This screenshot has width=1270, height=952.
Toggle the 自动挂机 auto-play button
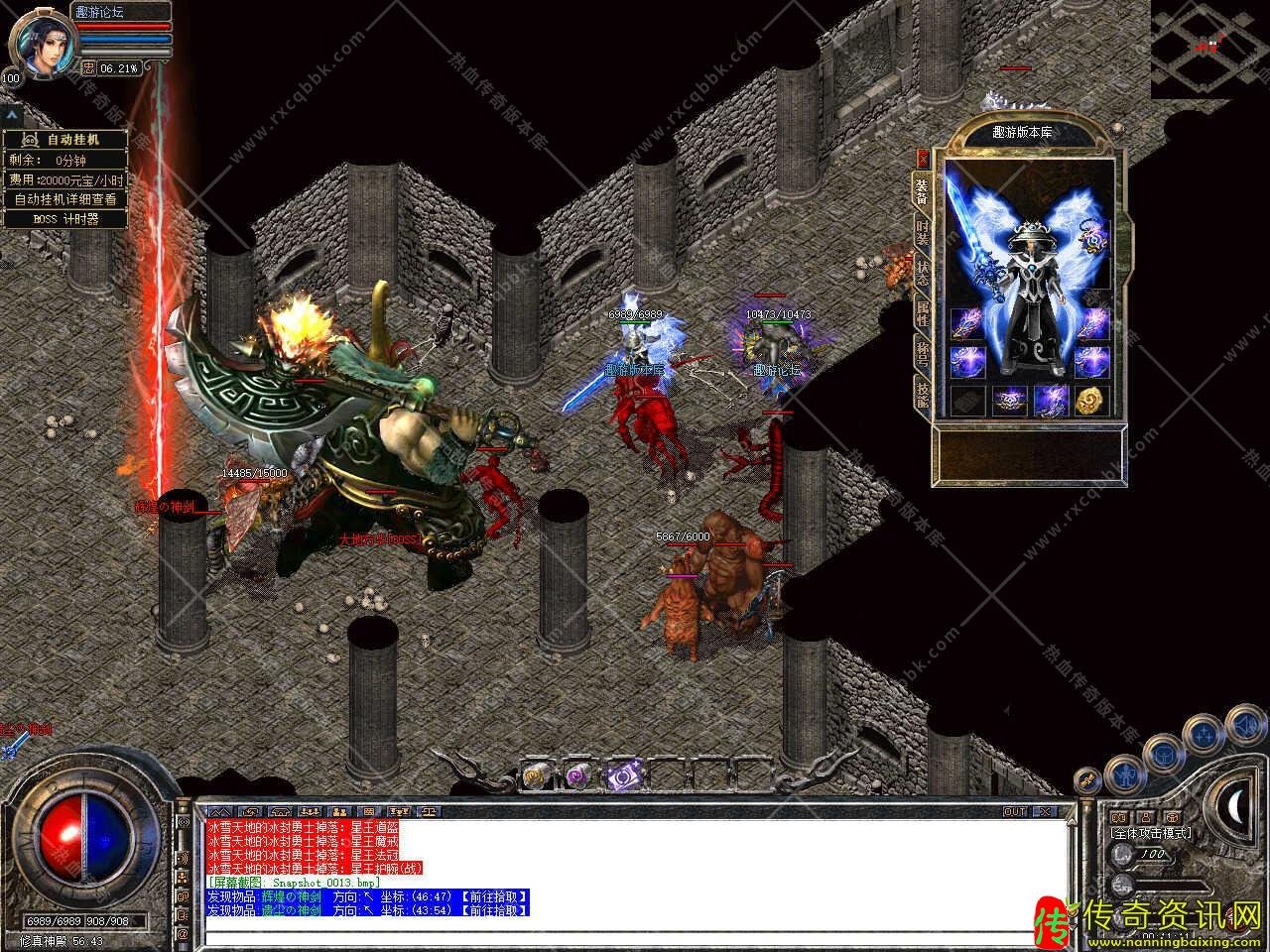pyautogui.click(x=64, y=140)
